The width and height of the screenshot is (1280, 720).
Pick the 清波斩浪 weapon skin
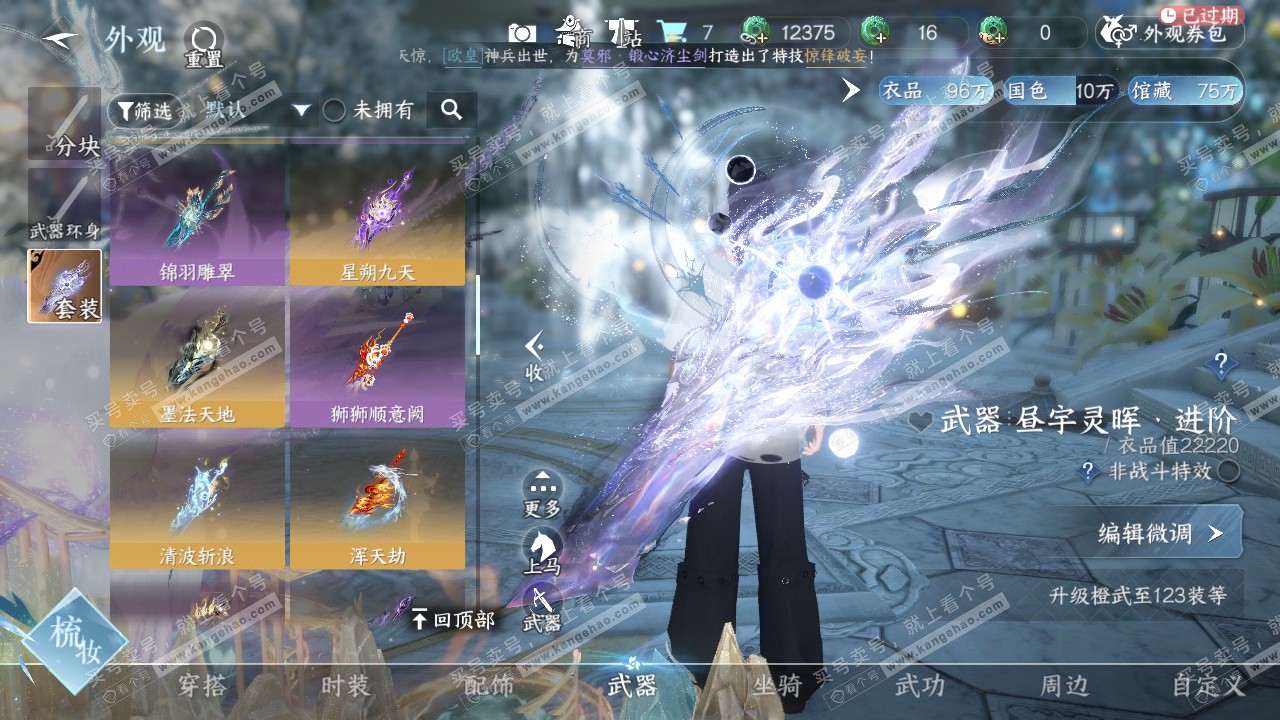coord(198,500)
